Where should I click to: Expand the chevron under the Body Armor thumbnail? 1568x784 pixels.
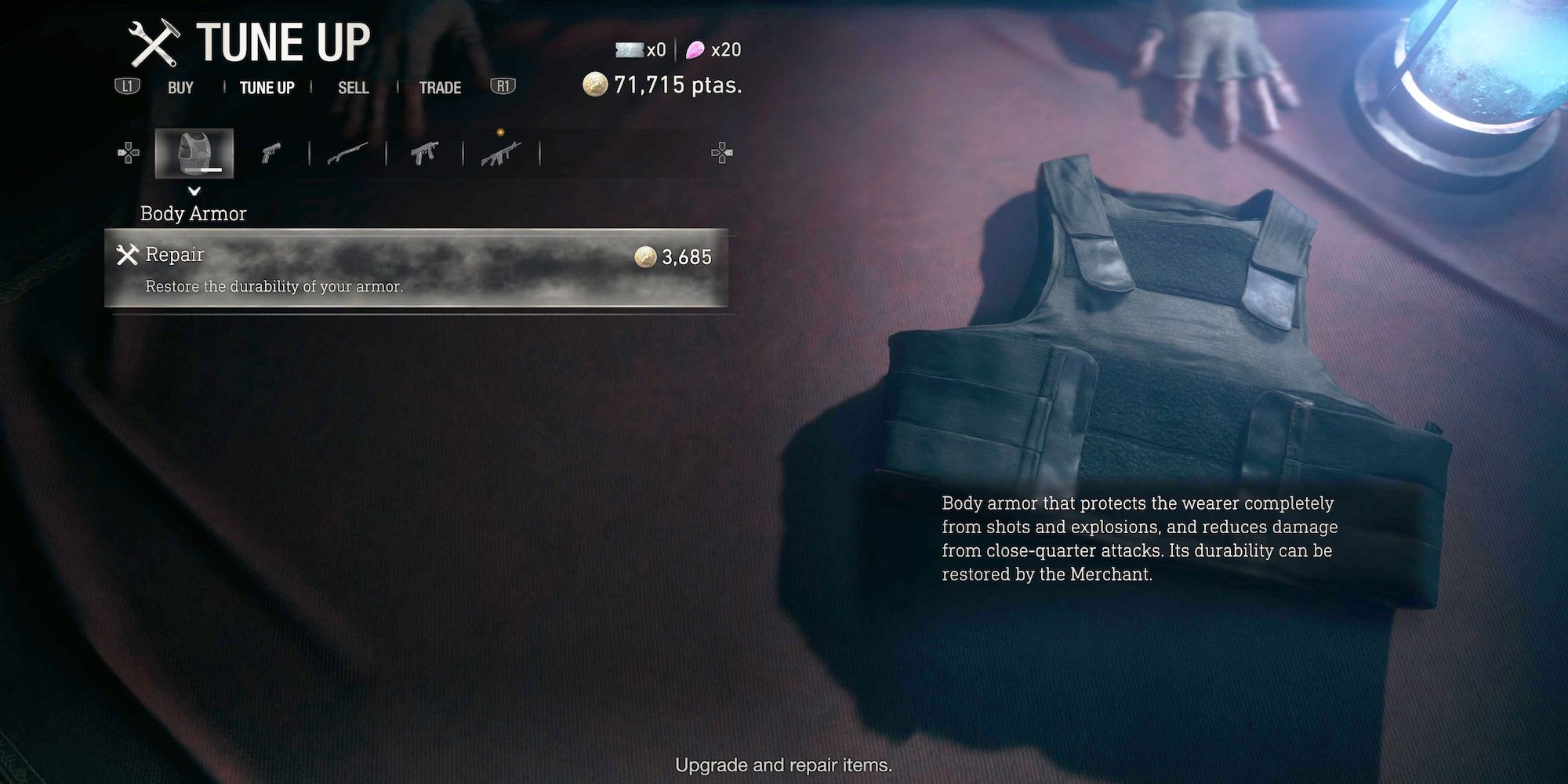[193, 191]
